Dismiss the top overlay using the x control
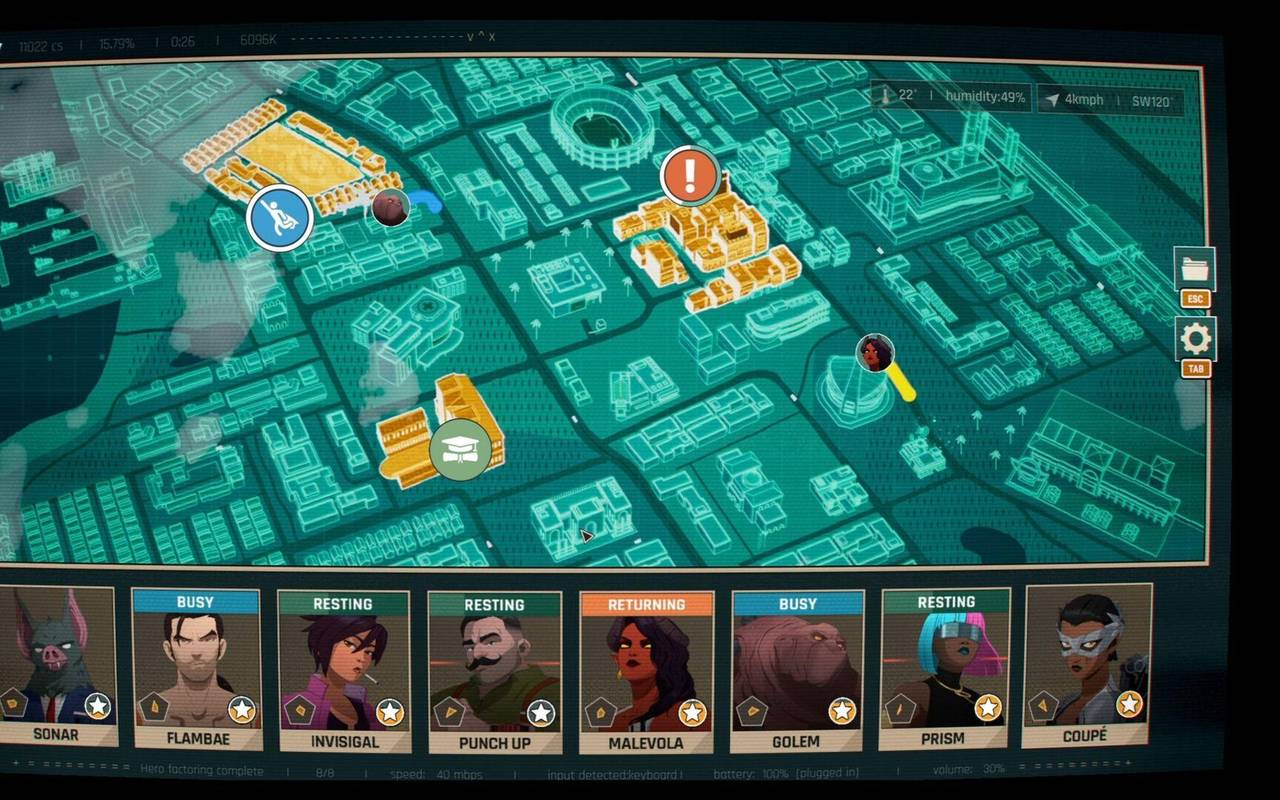Image resolution: width=1280 pixels, height=800 pixels. (493, 36)
